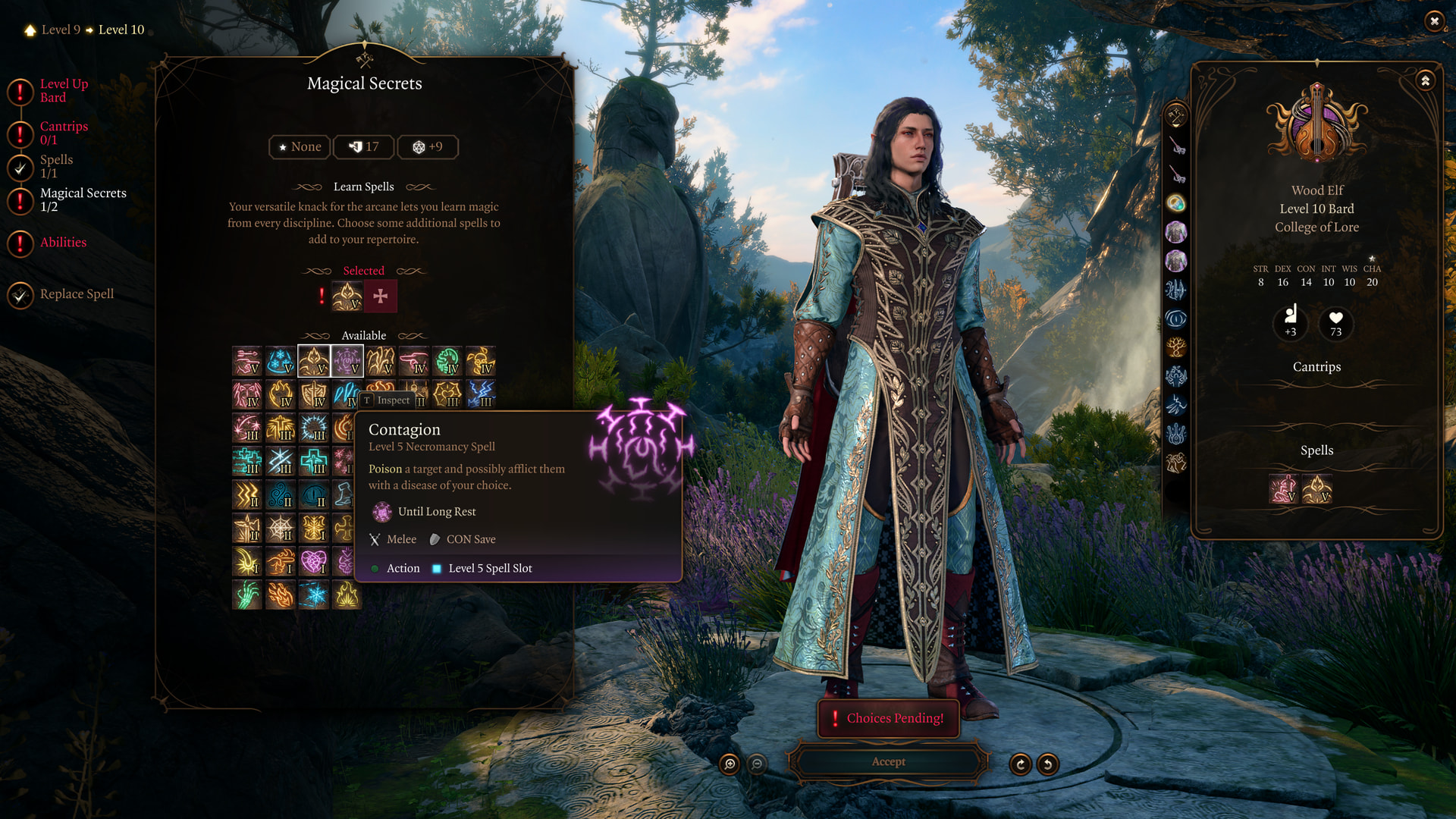Open the Abilities step

62,243
